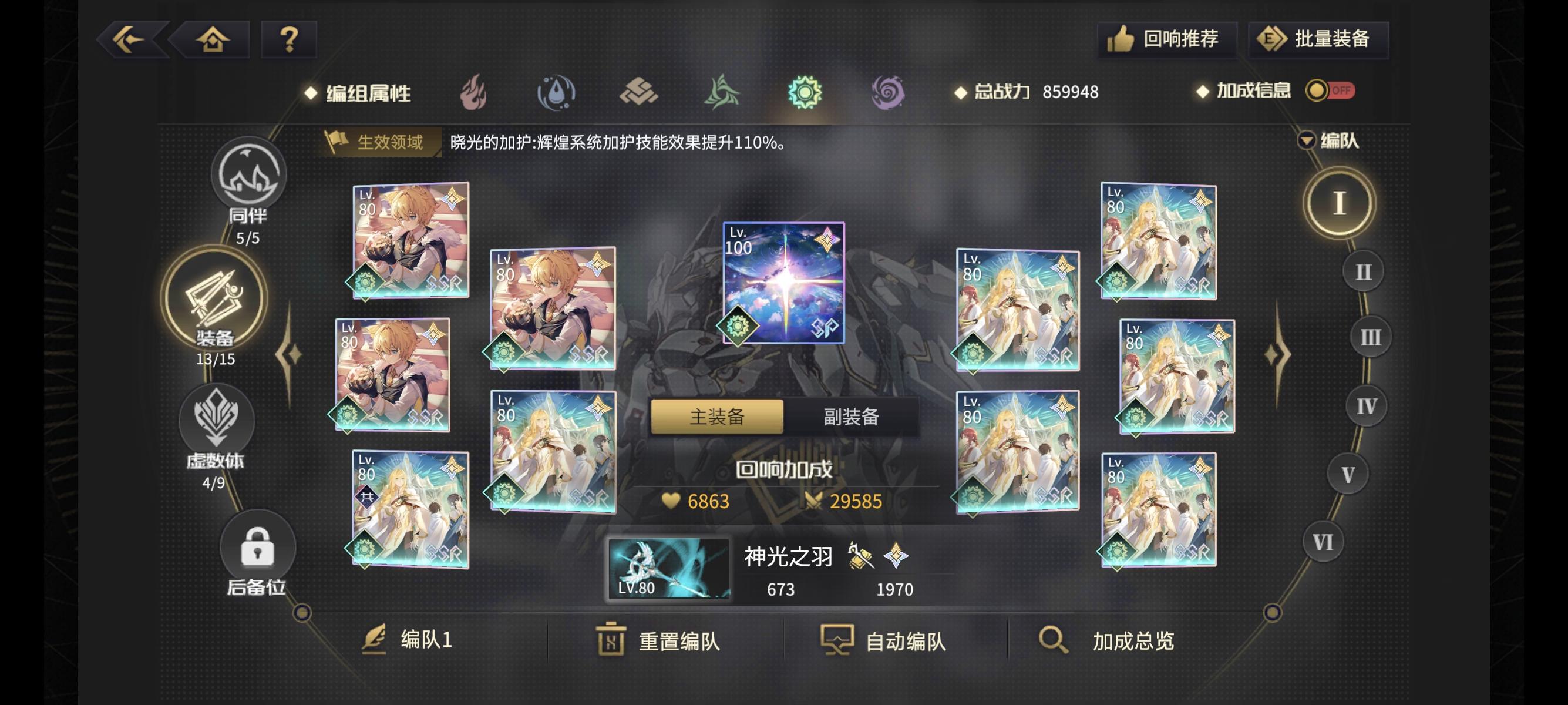1568x705 pixels.
Task: Select the light element filter icon
Action: 805,93
